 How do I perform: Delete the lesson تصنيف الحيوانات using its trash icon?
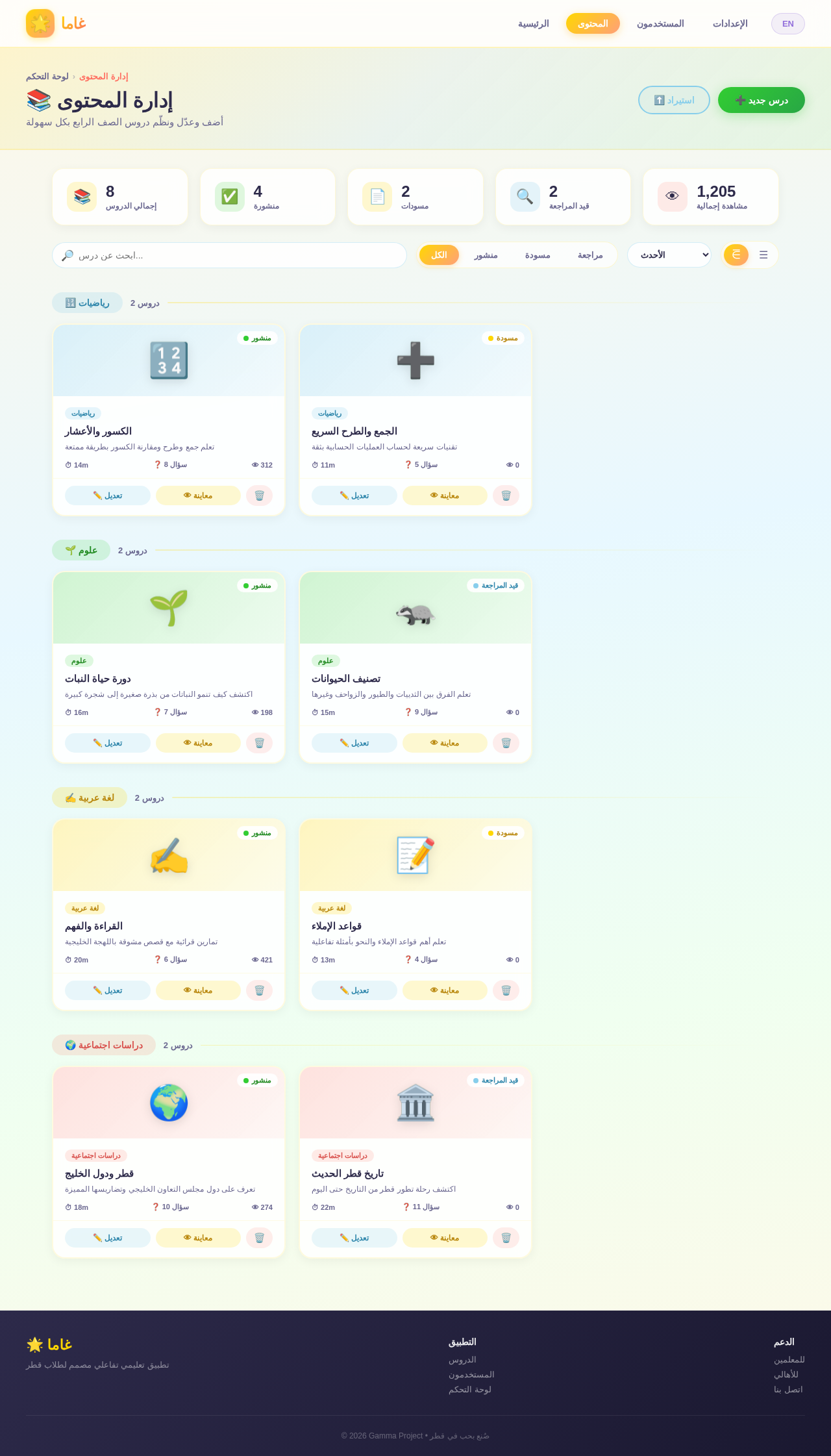506,742
